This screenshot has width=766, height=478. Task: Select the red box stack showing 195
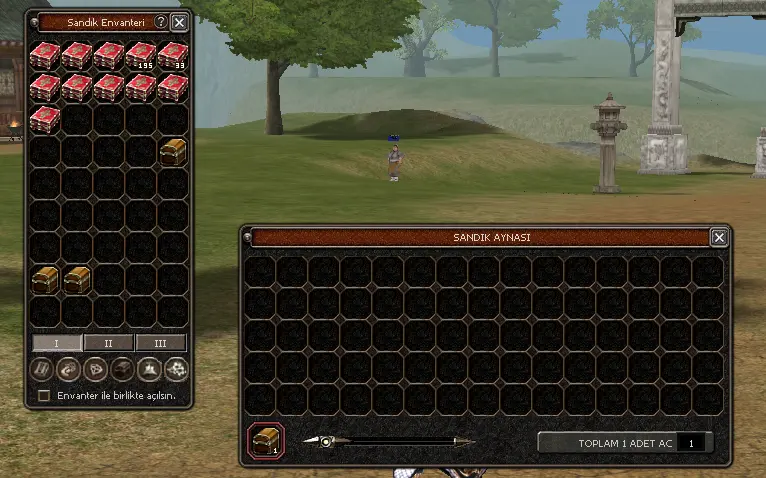140,55
